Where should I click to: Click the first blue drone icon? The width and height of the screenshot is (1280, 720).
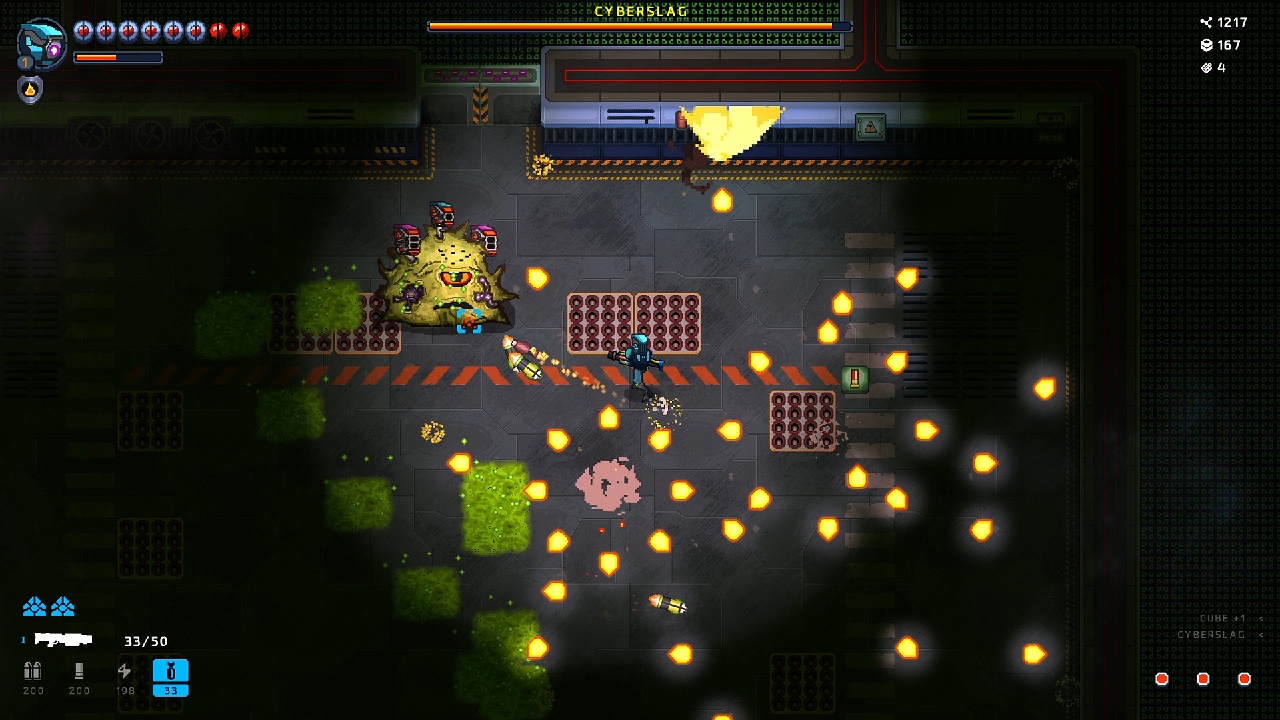coord(35,605)
